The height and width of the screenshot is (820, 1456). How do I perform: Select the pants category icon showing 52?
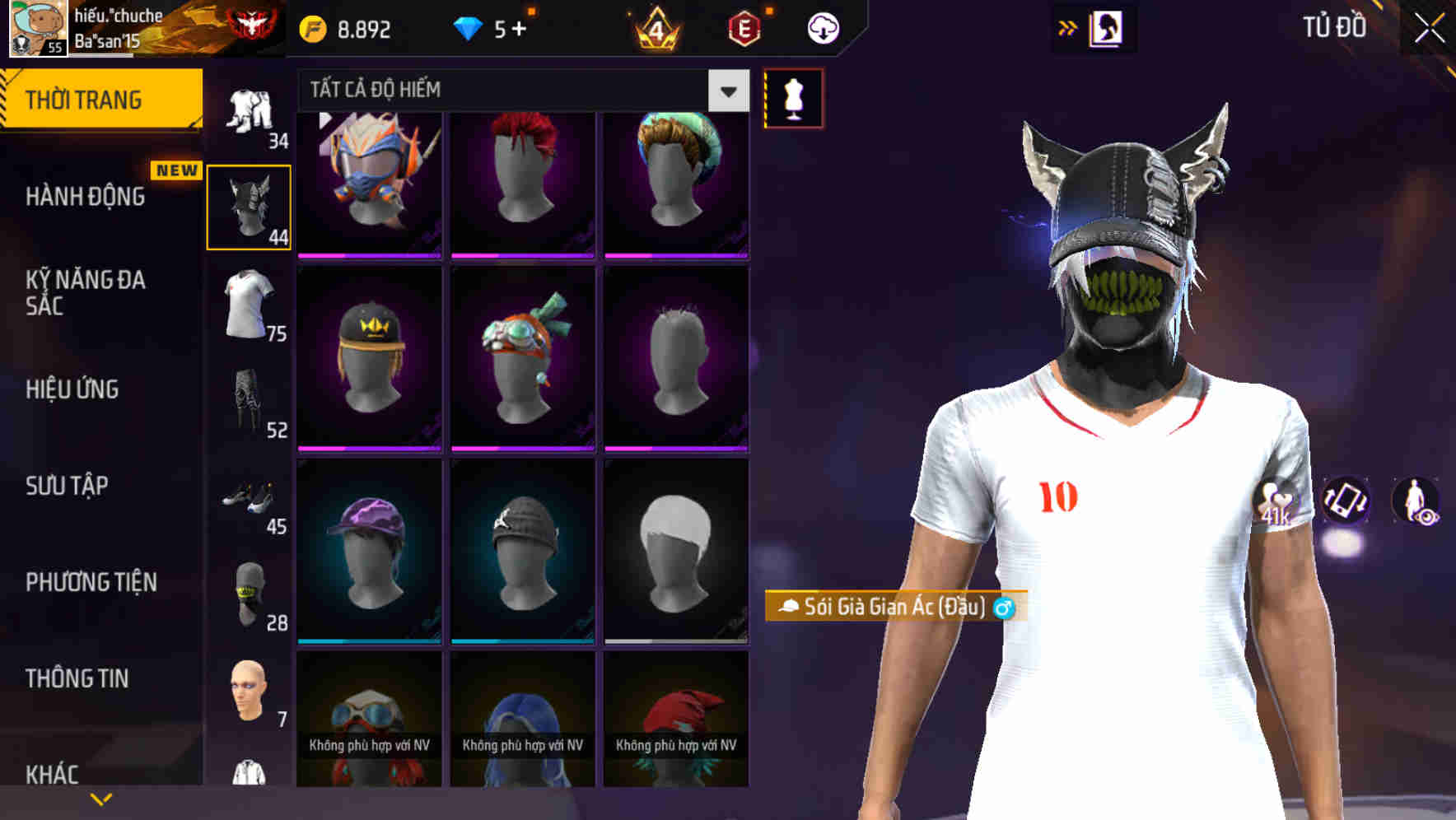click(x=248, y=403)
